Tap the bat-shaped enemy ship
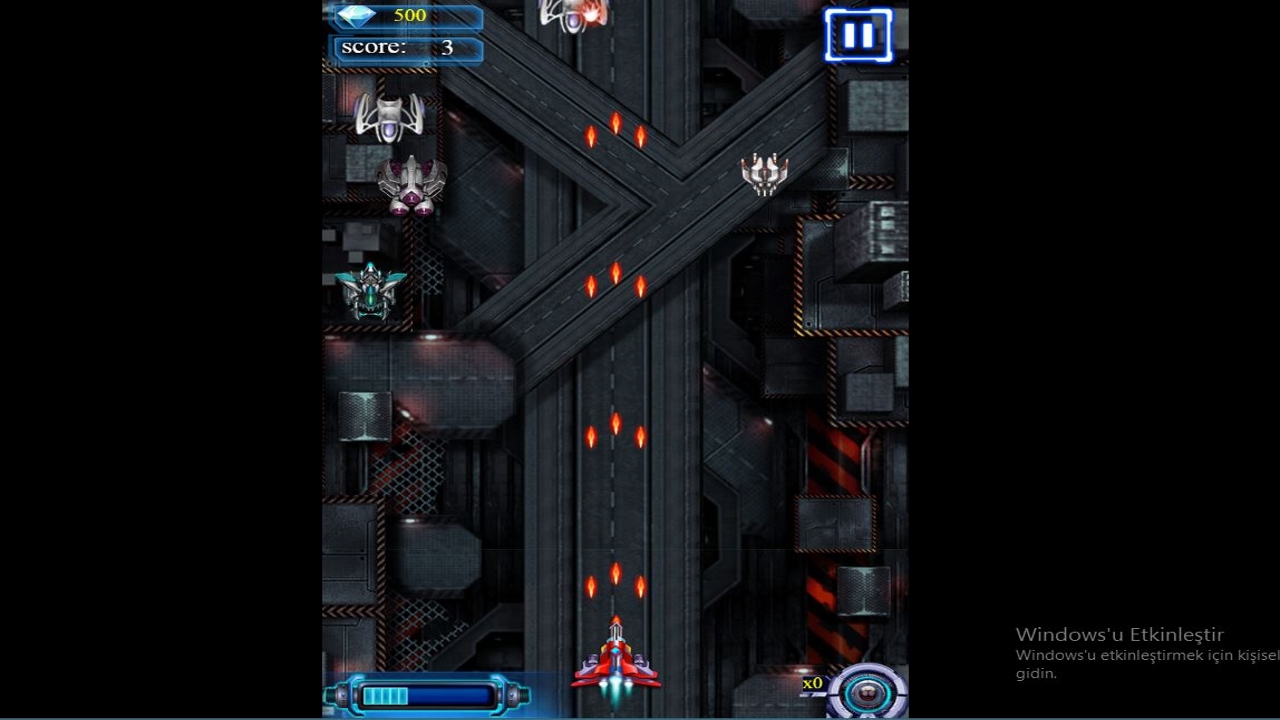The height and width of the screenshot is (720, 1280). coord(390,117)
